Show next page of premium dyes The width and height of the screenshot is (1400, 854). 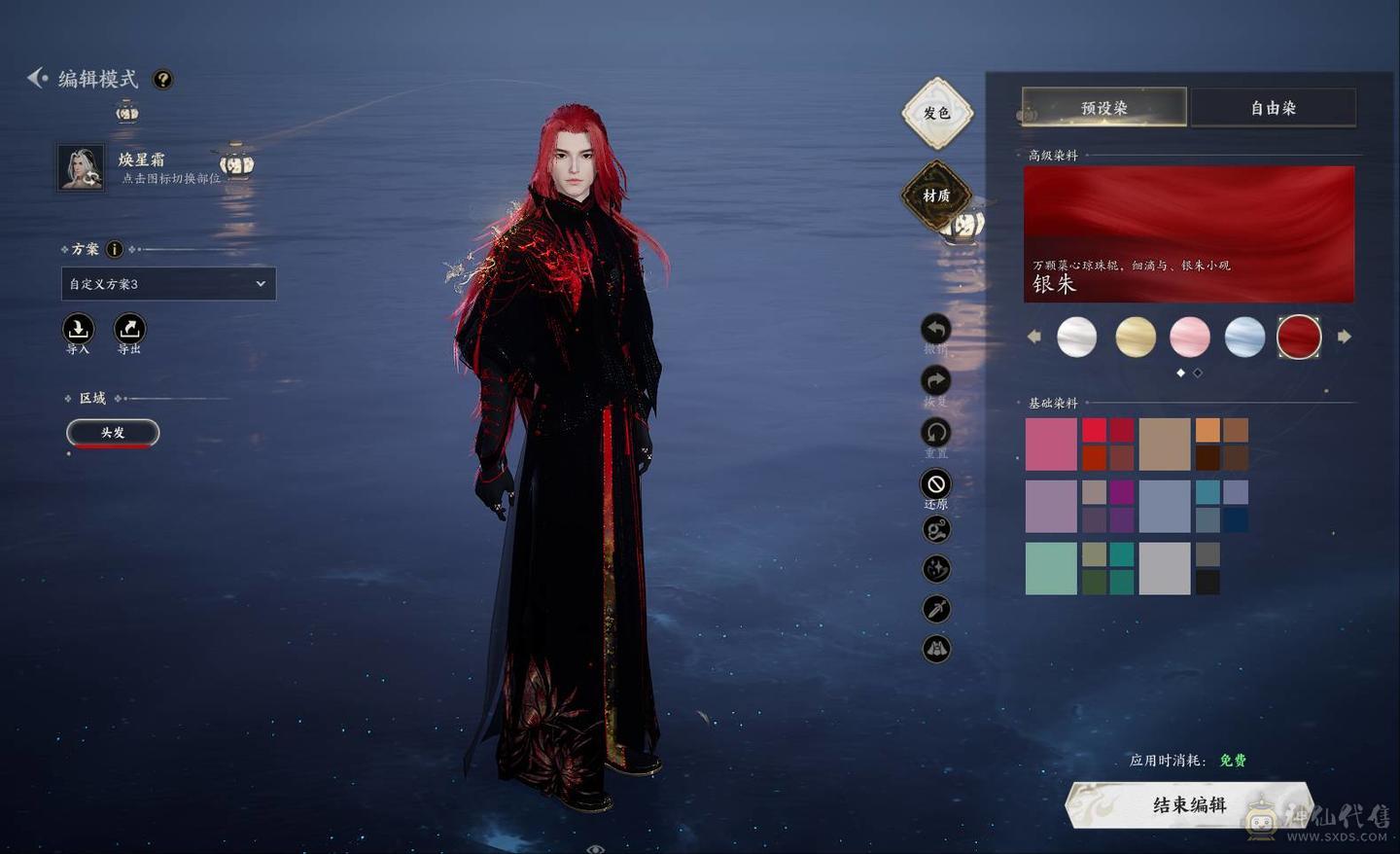click(x=1345, y=337)
